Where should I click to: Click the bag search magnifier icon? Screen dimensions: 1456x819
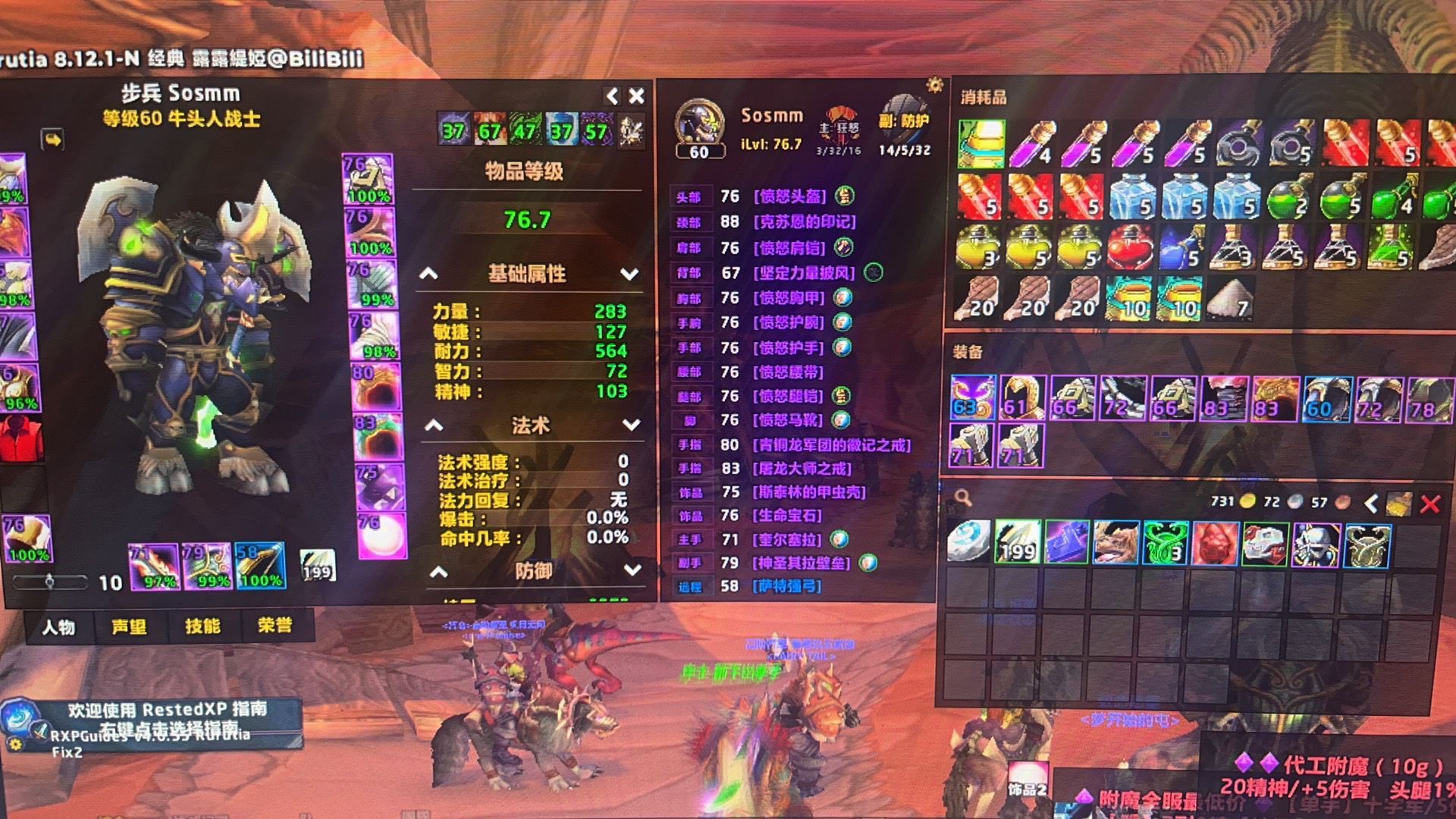click(963, 498)
